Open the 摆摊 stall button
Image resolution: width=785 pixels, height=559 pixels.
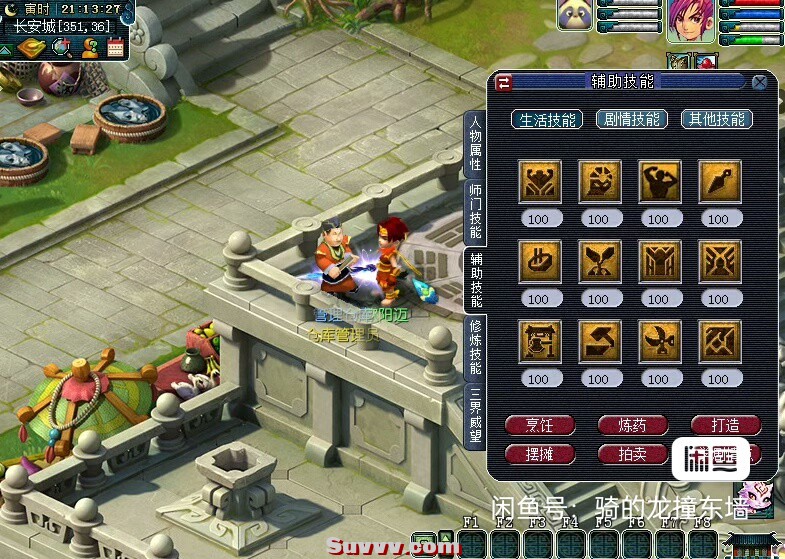(539, 454)
